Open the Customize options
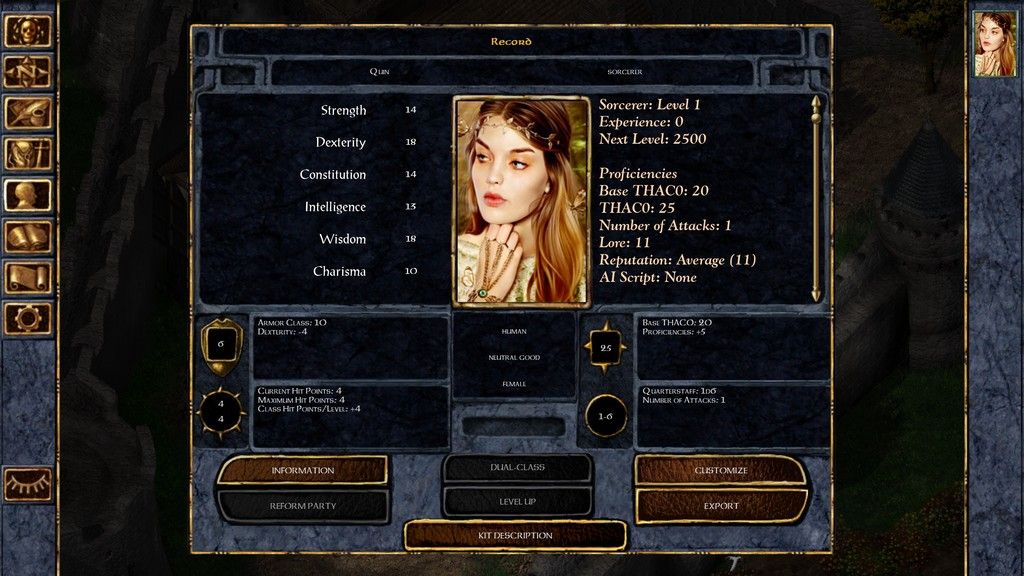The width and height of the screenshot is (1024, 576). point(721,470)
